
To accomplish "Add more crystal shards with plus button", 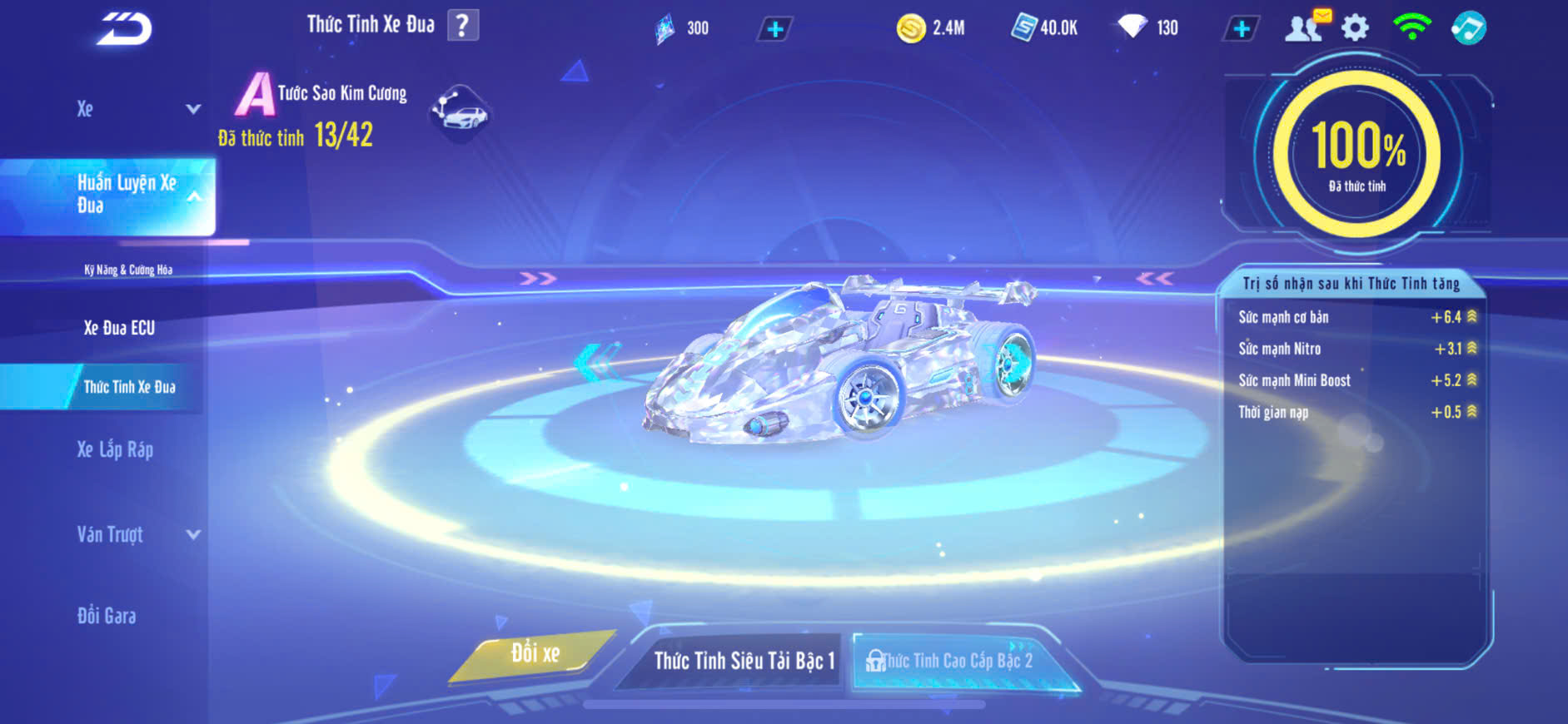I will [774, 29].
